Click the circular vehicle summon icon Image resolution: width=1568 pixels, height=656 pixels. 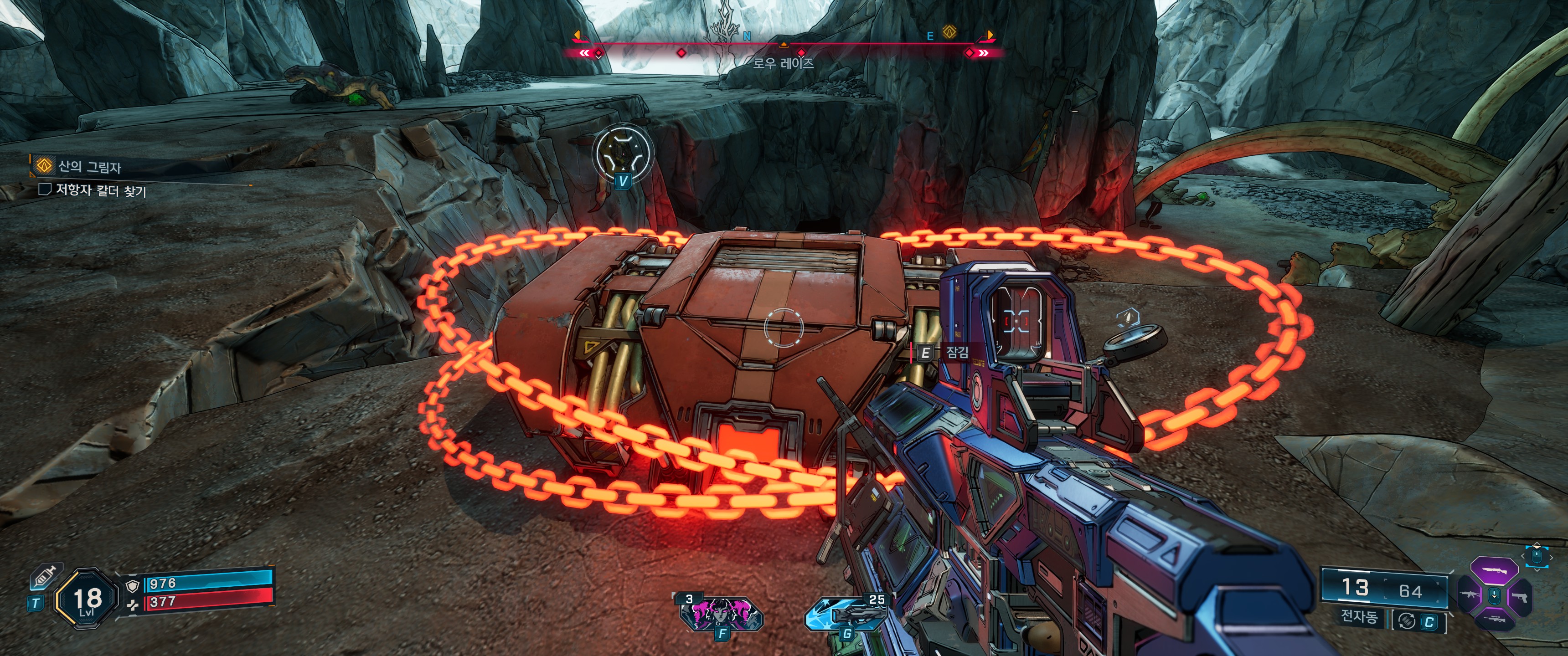click(622, 153)
